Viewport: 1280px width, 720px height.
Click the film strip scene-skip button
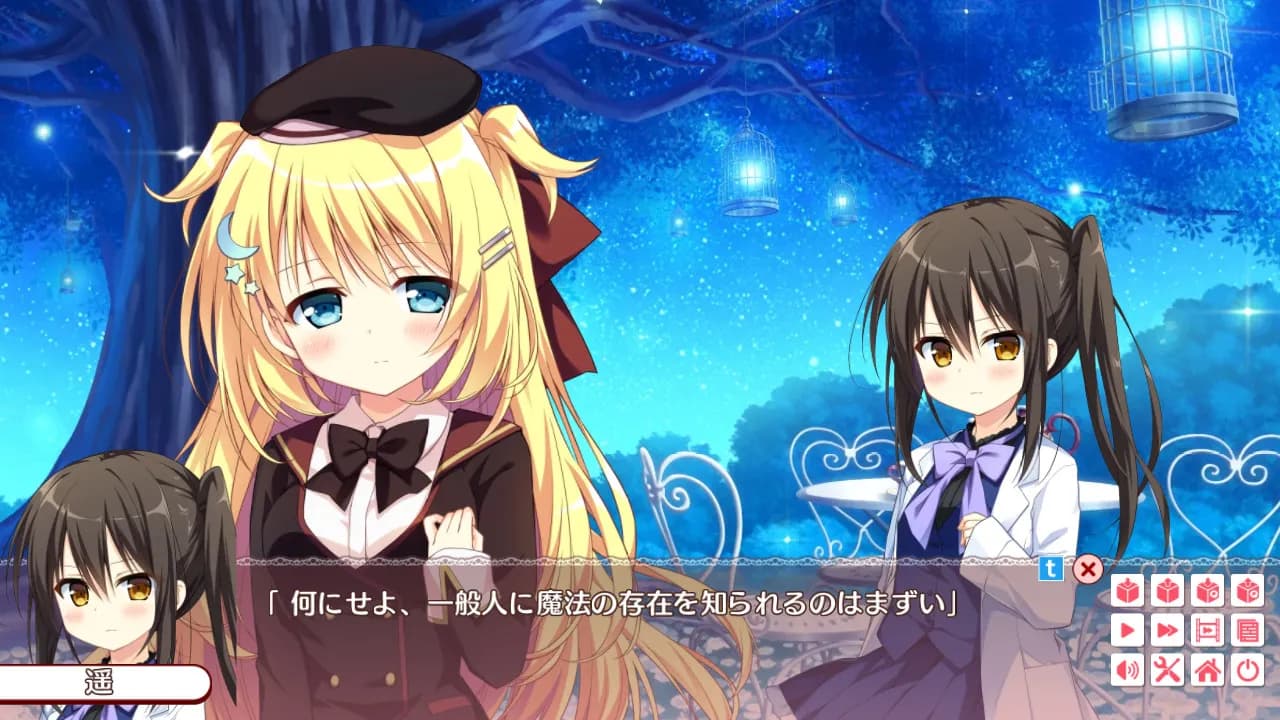pos(1208,630)
